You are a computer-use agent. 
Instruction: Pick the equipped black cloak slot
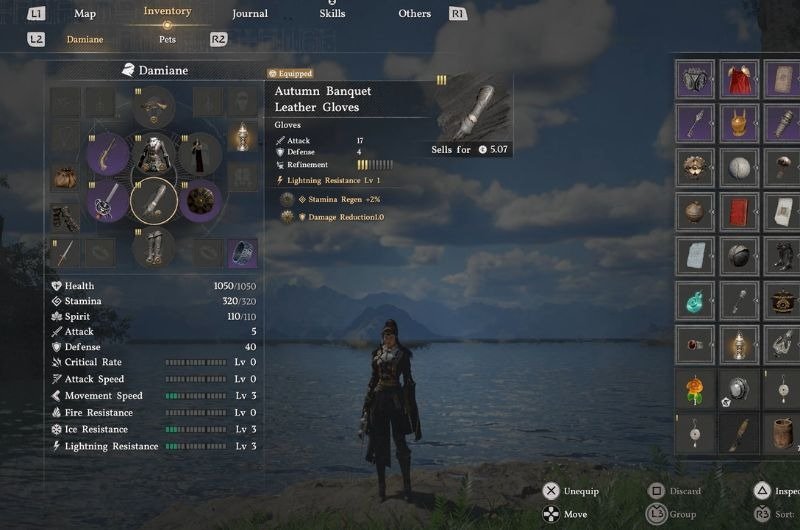click(x=200, y=154)
